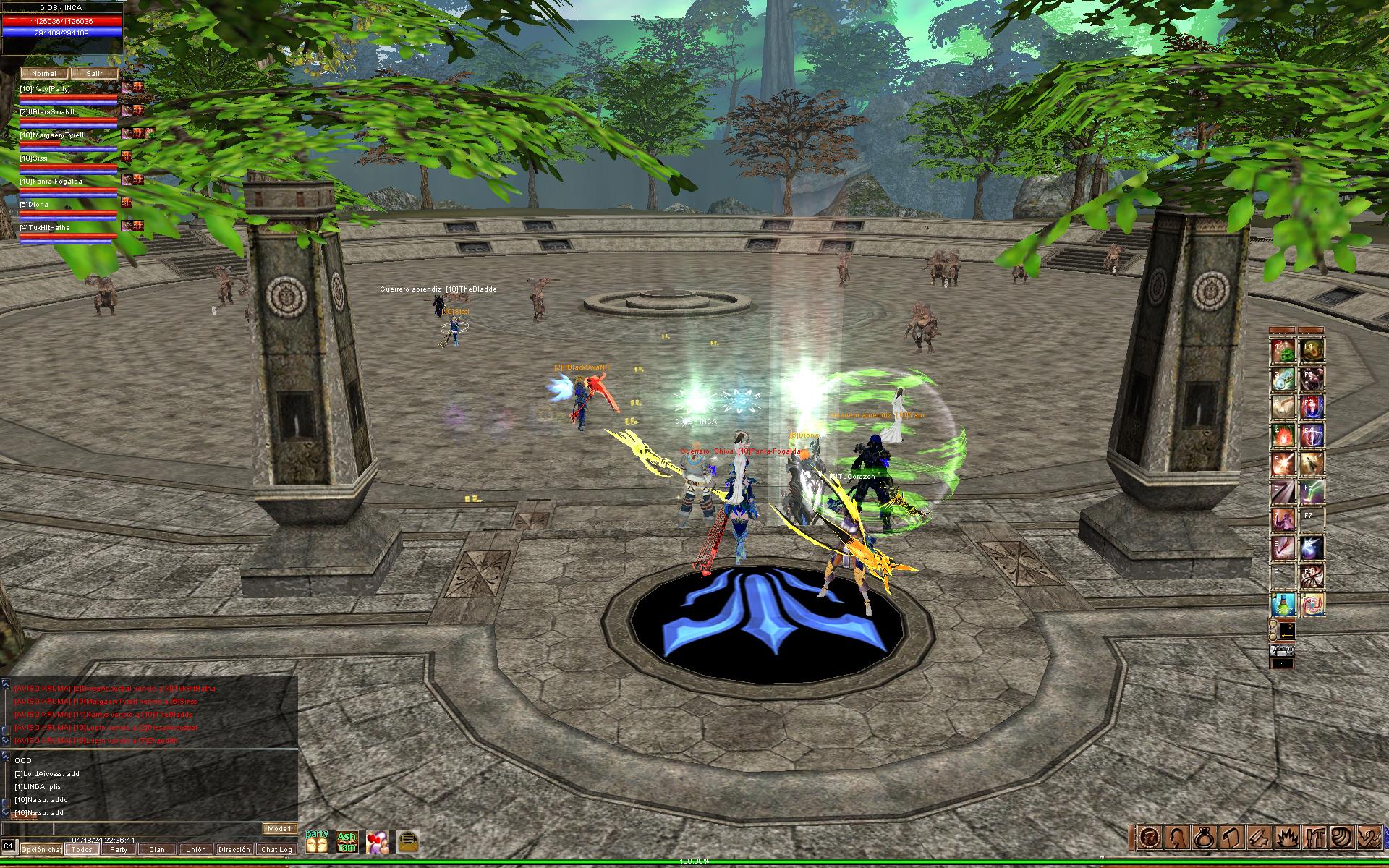Show the Dirección chat channel
The width and height of the screenshot is (1389, 868).
coord(234,849)
